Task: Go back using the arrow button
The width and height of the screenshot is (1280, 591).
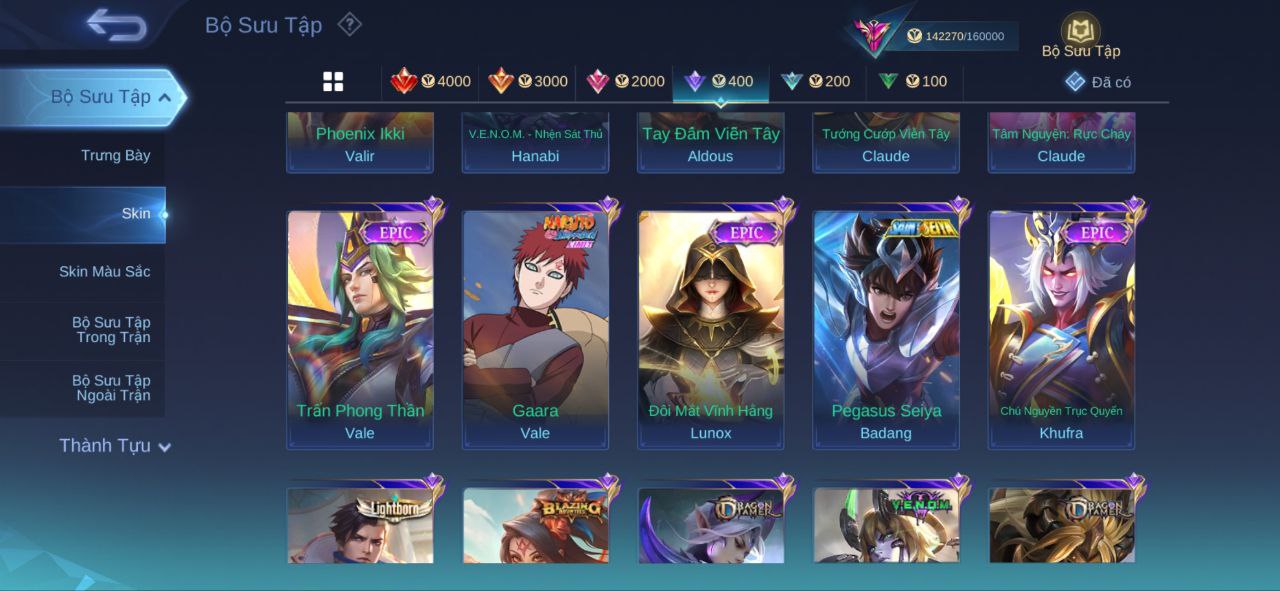Action: pos(116,25)
